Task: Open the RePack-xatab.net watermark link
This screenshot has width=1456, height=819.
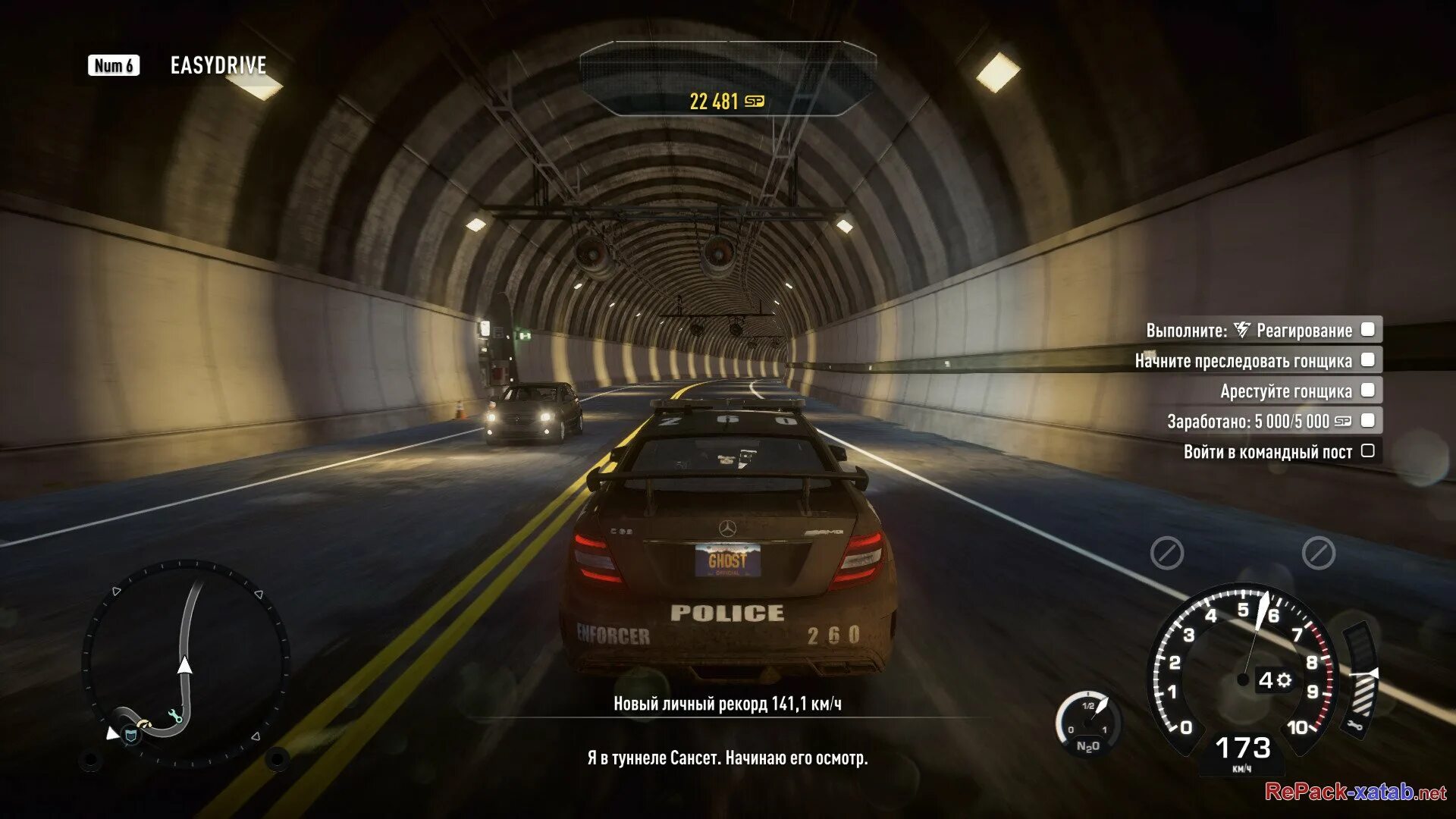Action: pos(1355,792)
